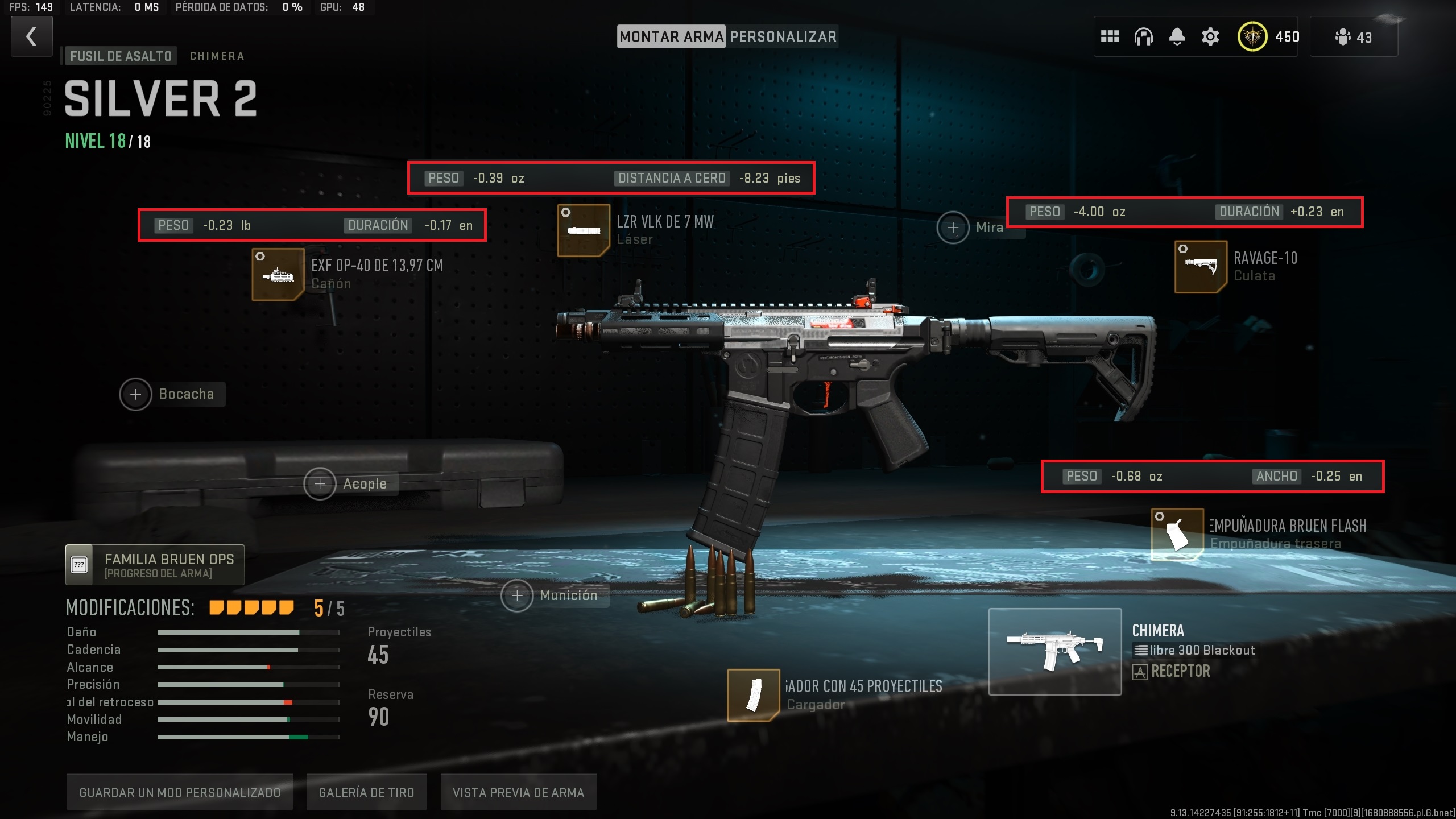Select the Empuñadura Bruen Flash rear grip
1456x819 pixels.
tap(1177, 535)
